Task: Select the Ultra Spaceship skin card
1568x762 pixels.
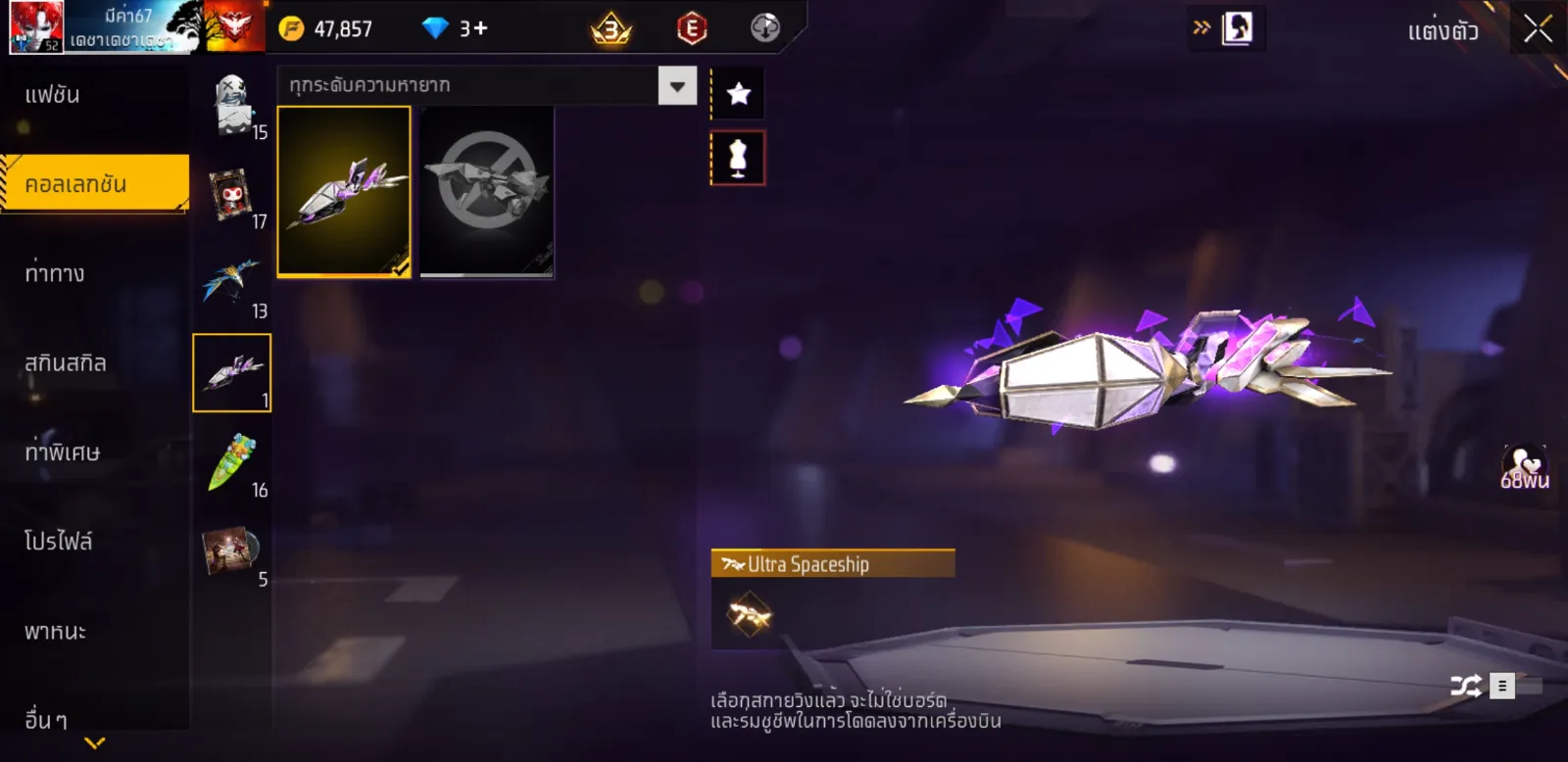Action: 344,191
